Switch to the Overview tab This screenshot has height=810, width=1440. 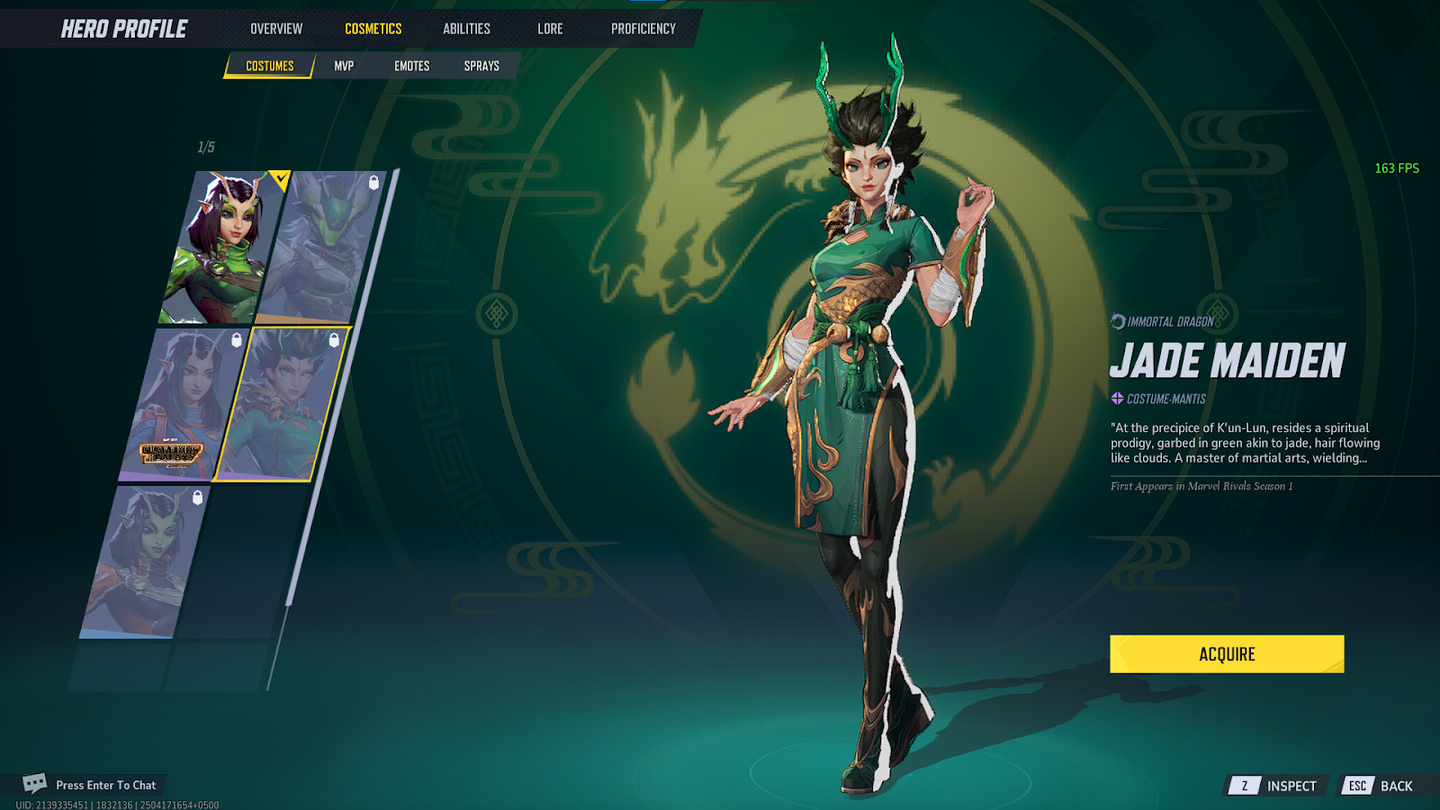point(276,29)
